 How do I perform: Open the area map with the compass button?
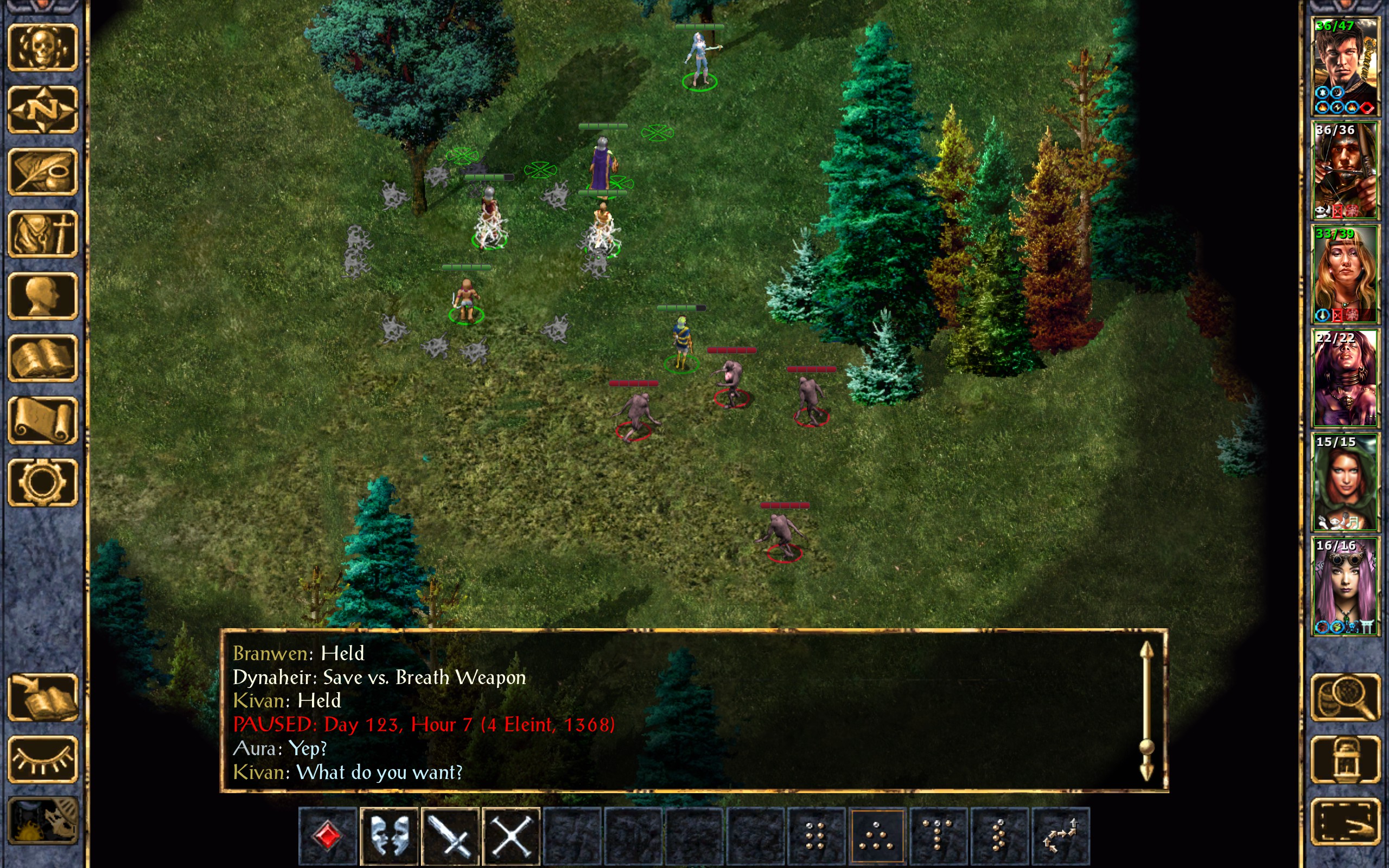(42, 110)
